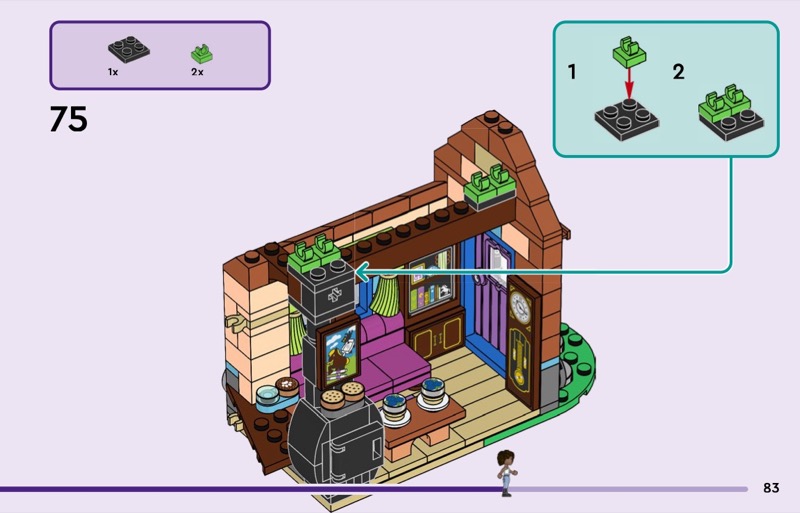Click the minifigure marker on the progress bar

(505, 472)
